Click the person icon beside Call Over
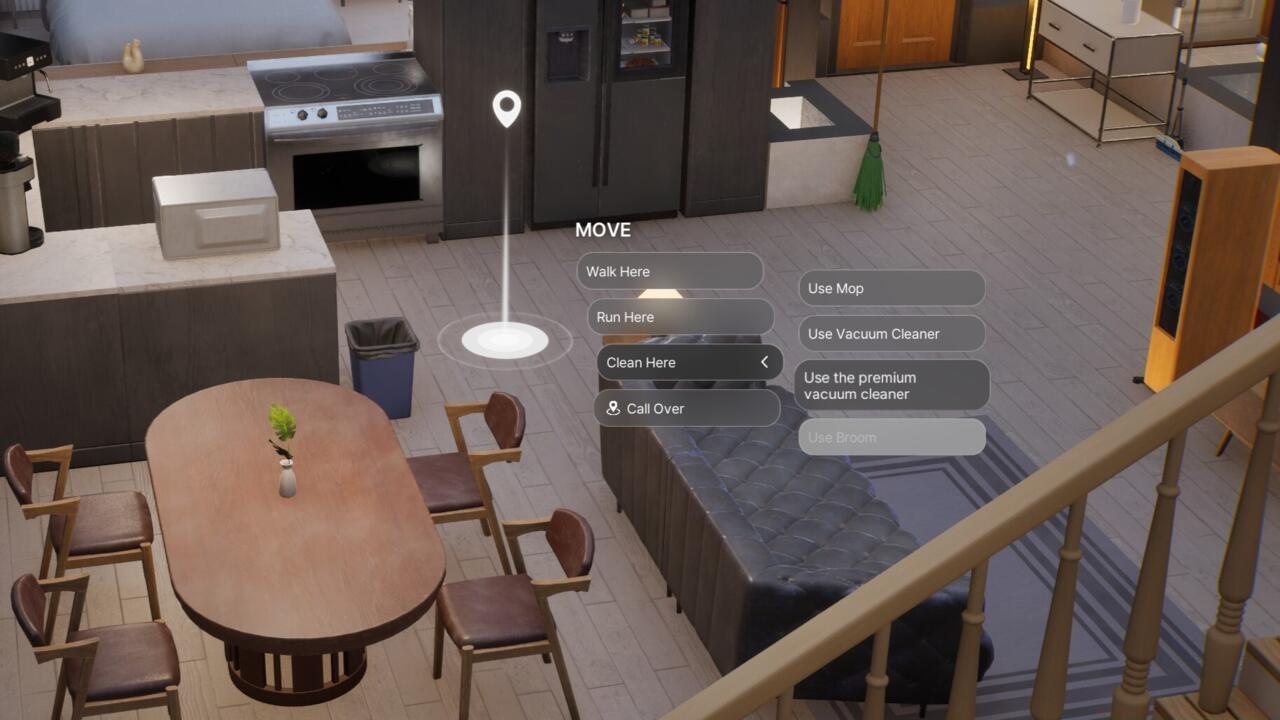The height and width of the screenshot is (720, 1280). (x=612, y=408)
